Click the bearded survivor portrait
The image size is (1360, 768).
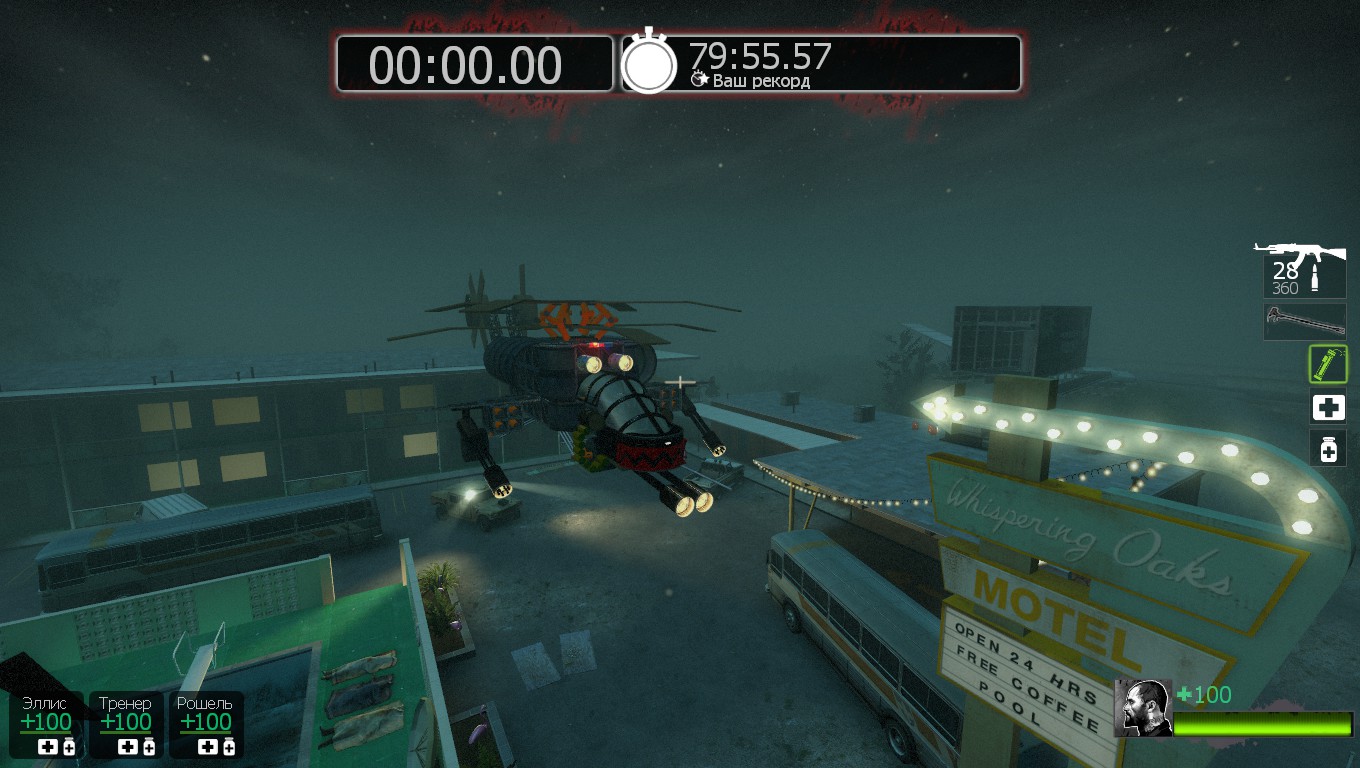point(1143,708)
